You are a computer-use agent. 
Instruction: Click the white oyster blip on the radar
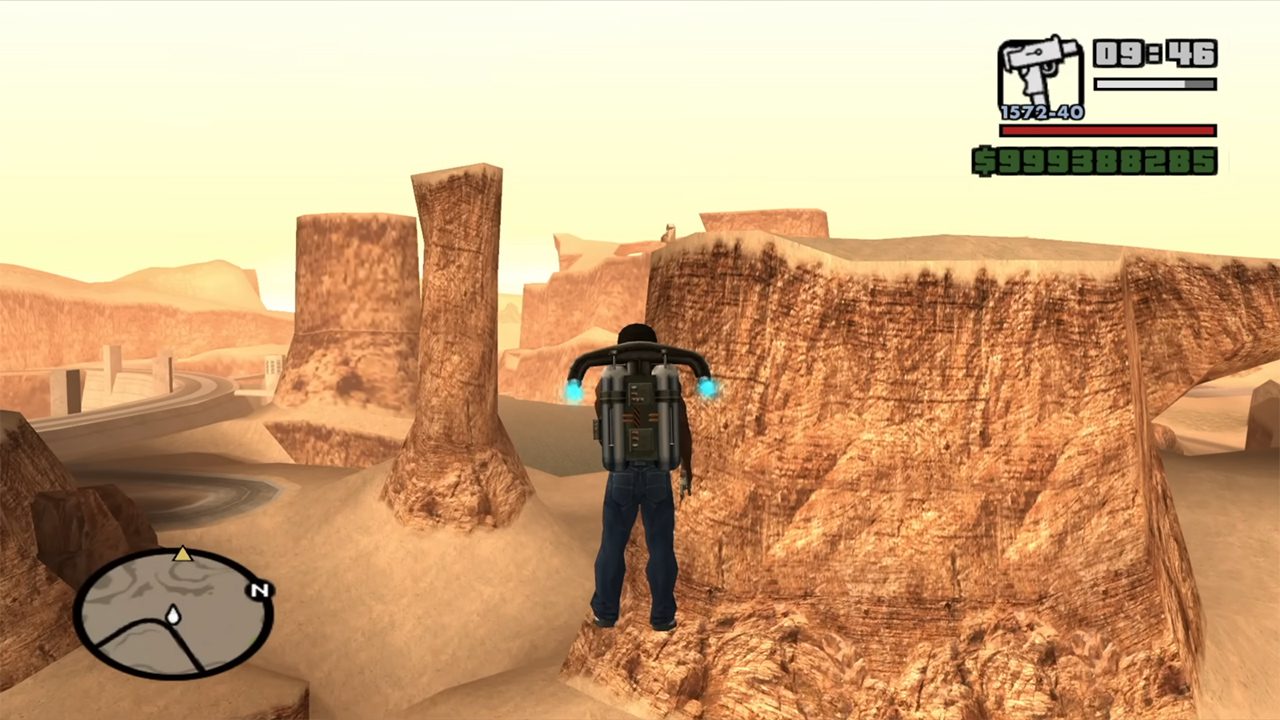[174, 615]
